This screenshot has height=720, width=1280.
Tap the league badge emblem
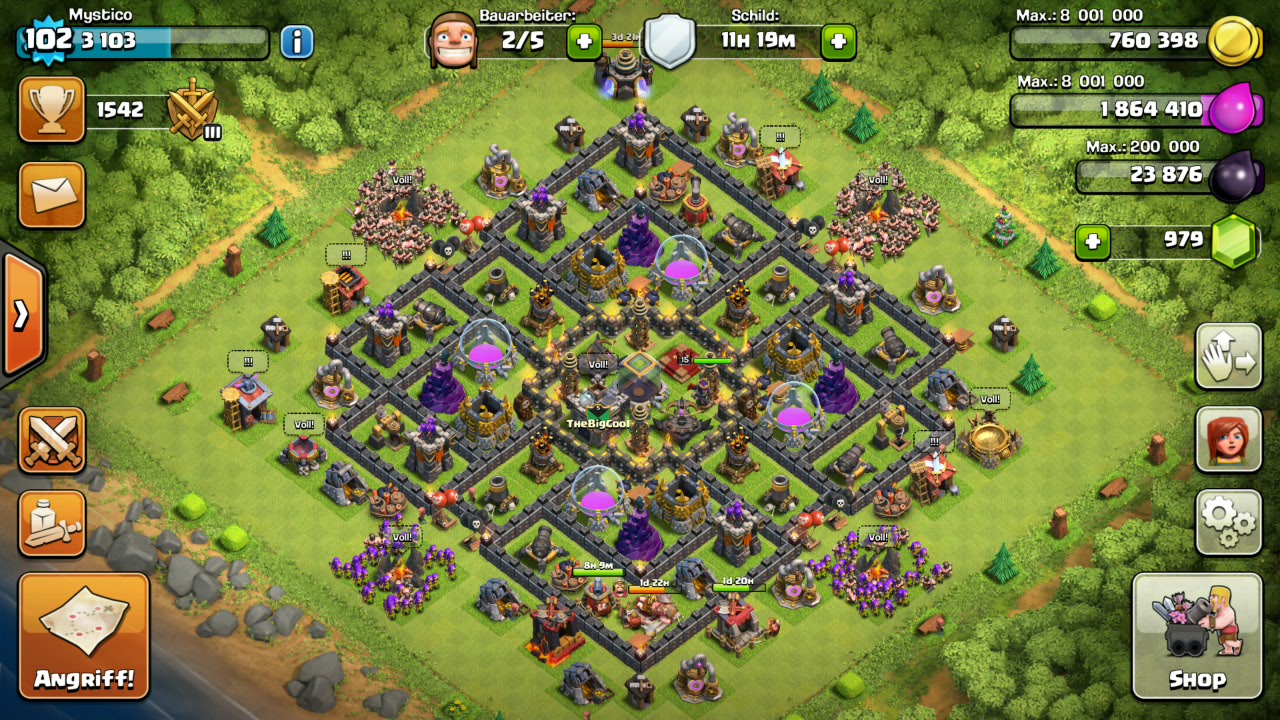[193, 109]
